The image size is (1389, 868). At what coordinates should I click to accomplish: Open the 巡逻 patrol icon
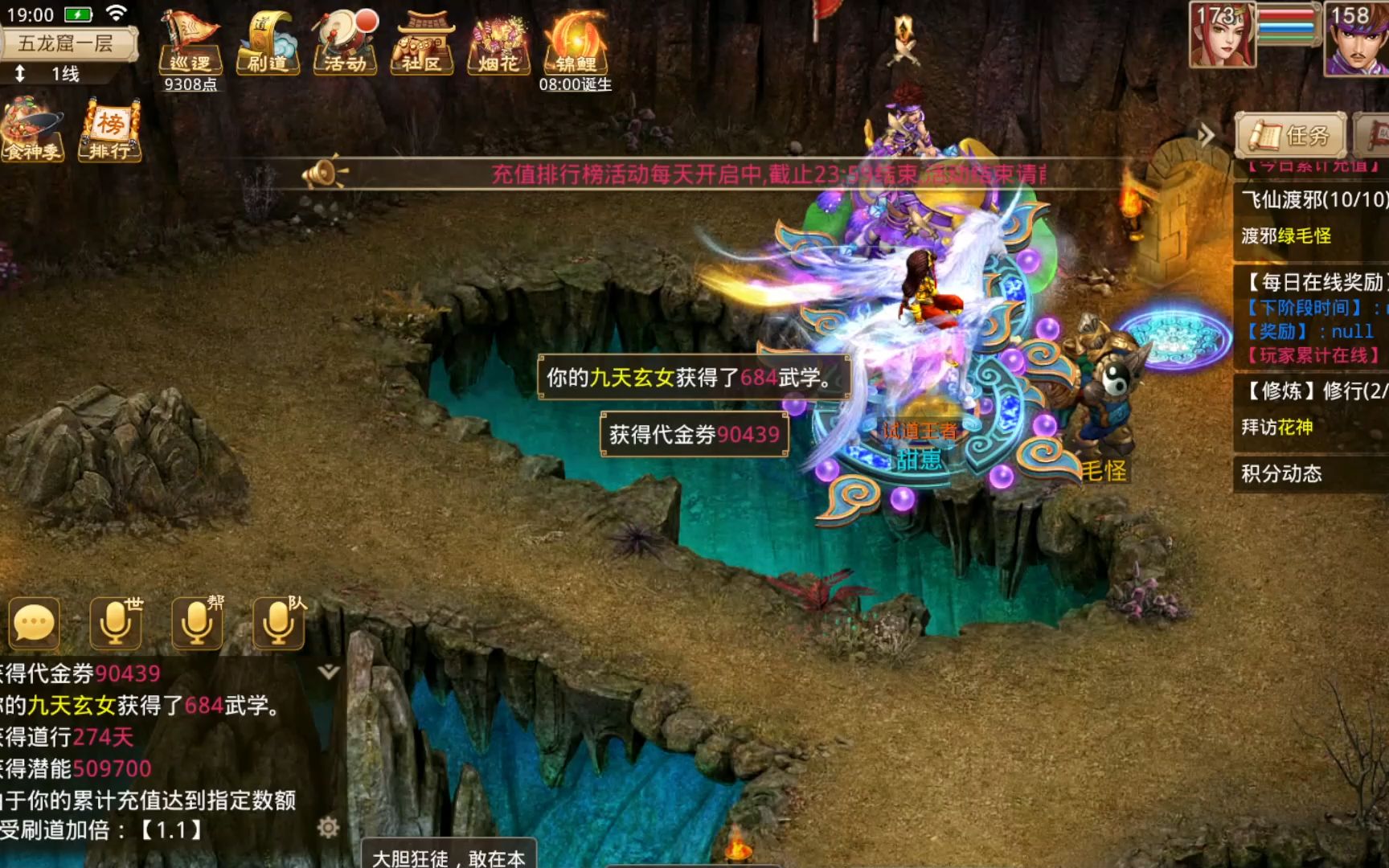coord(191,43)
